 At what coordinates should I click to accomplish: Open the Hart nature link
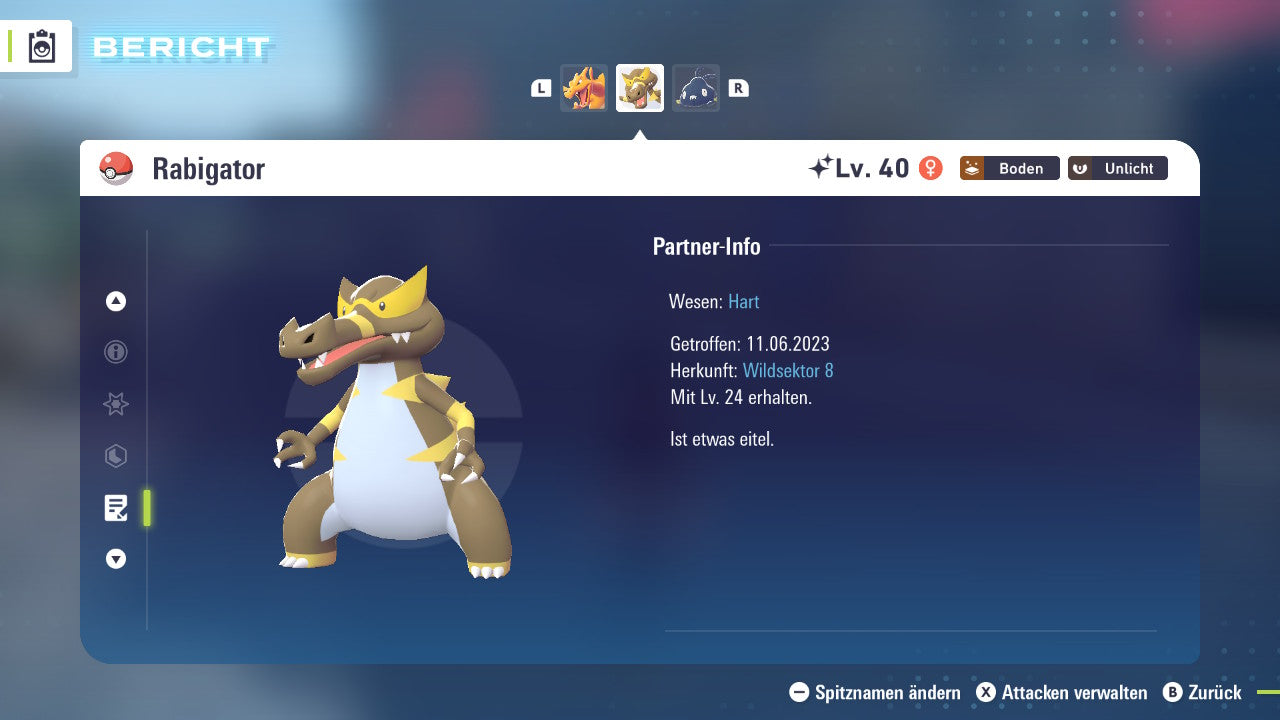743,301
